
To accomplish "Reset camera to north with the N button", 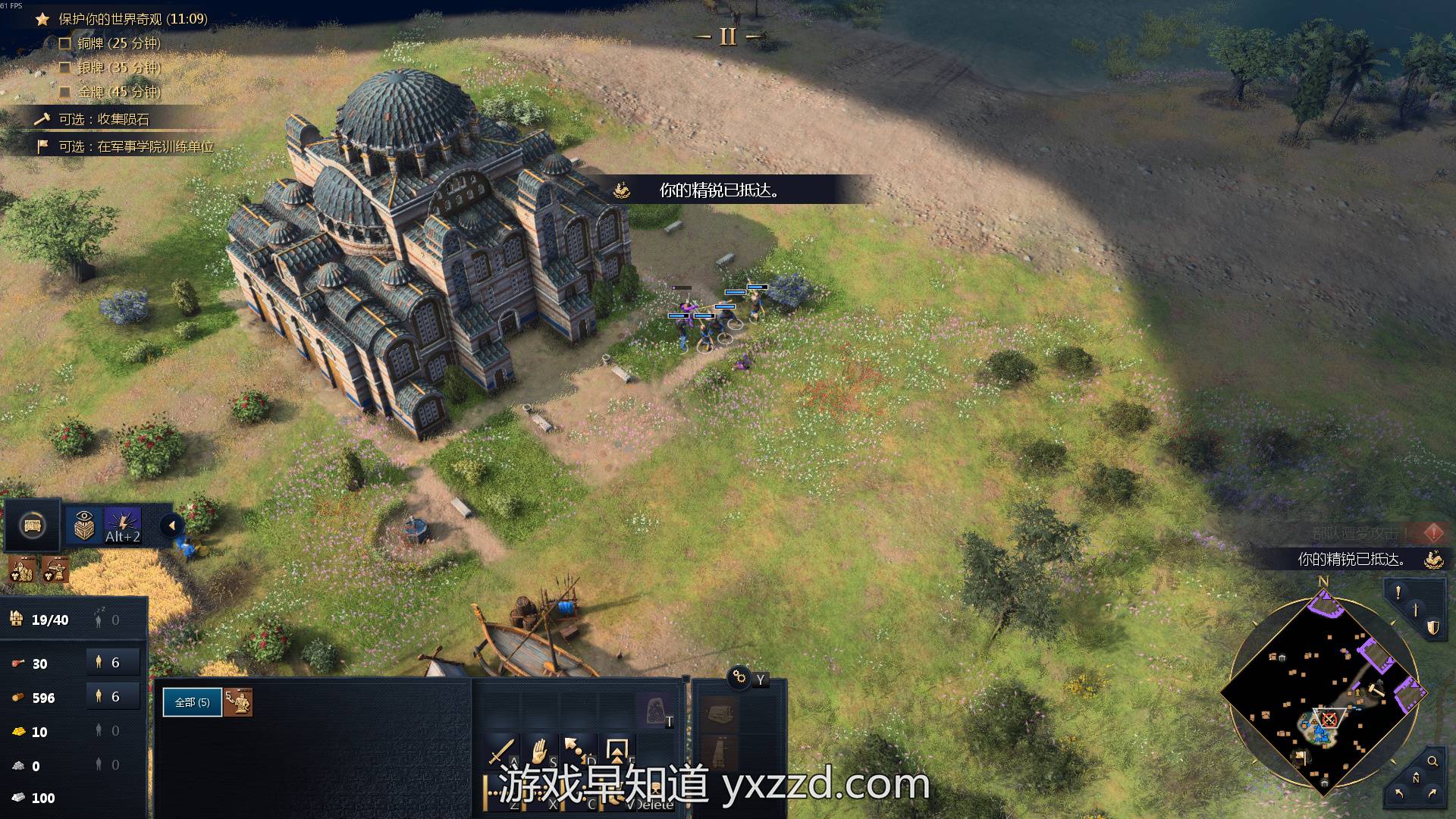I will tap(1415, 778).
